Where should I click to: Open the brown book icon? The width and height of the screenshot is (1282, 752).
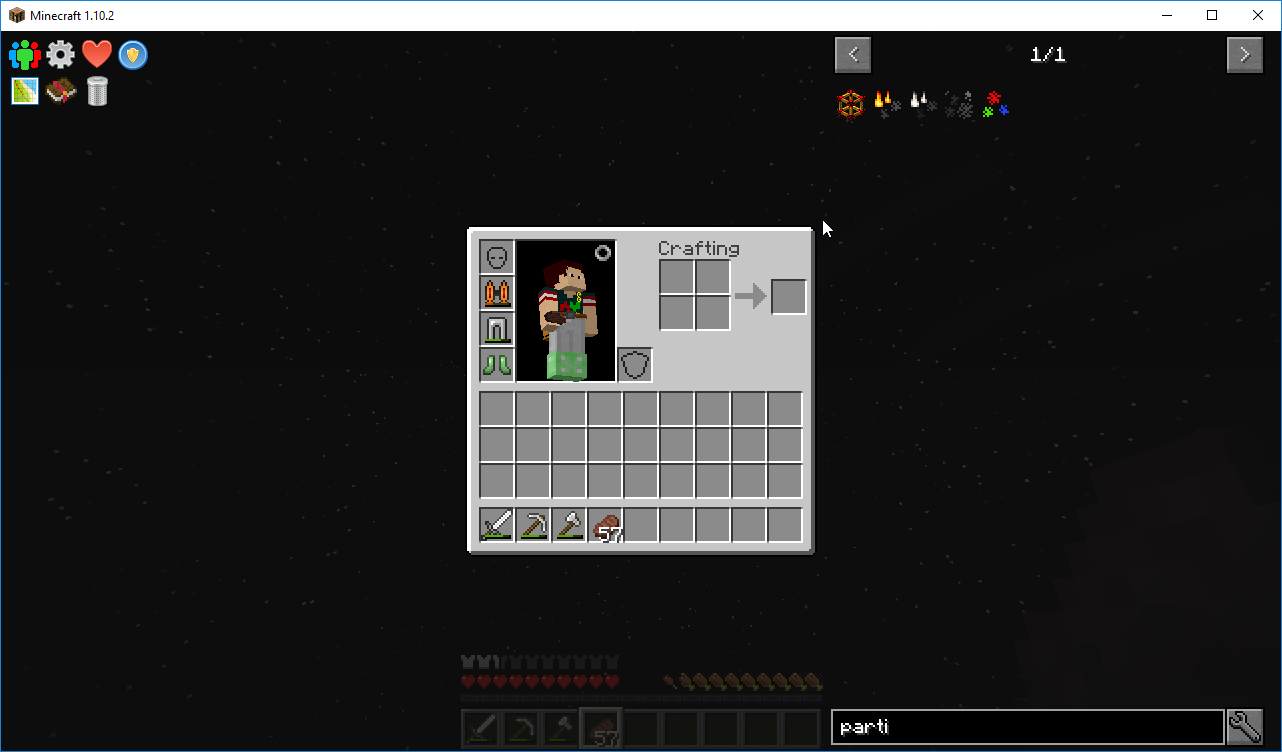[x=61, y=91]
